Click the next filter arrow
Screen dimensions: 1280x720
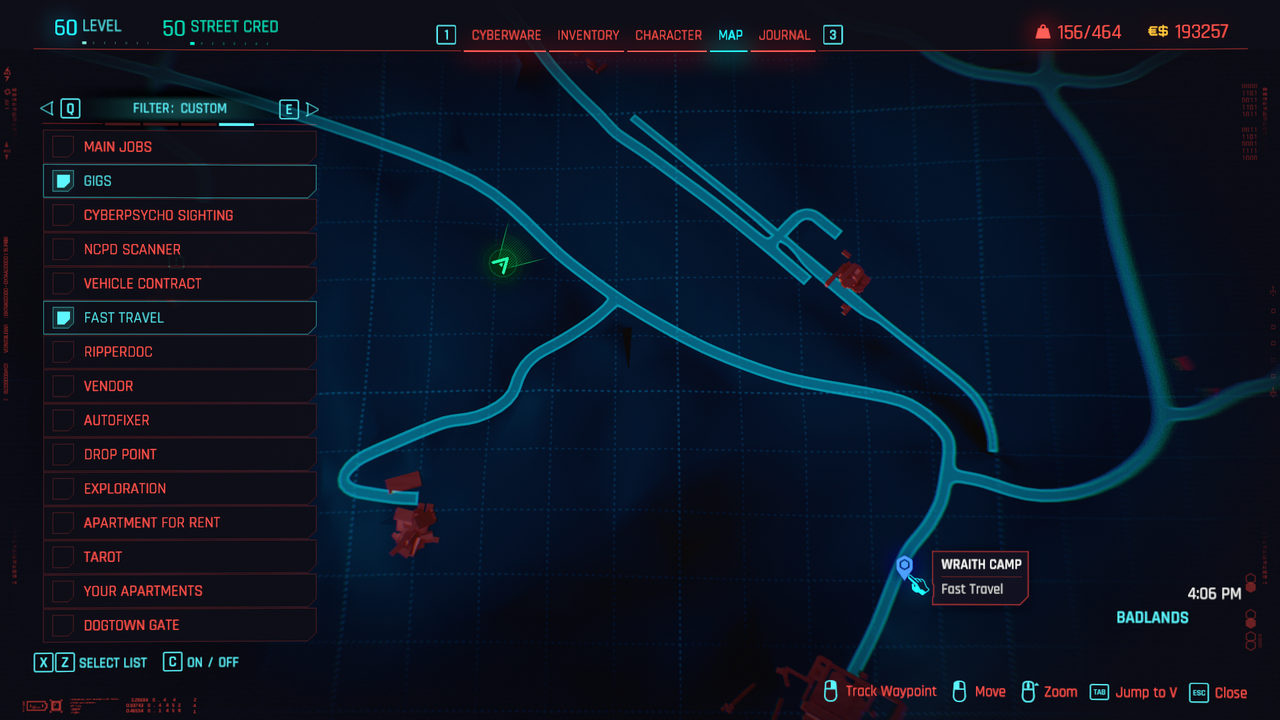coord(312,109)
